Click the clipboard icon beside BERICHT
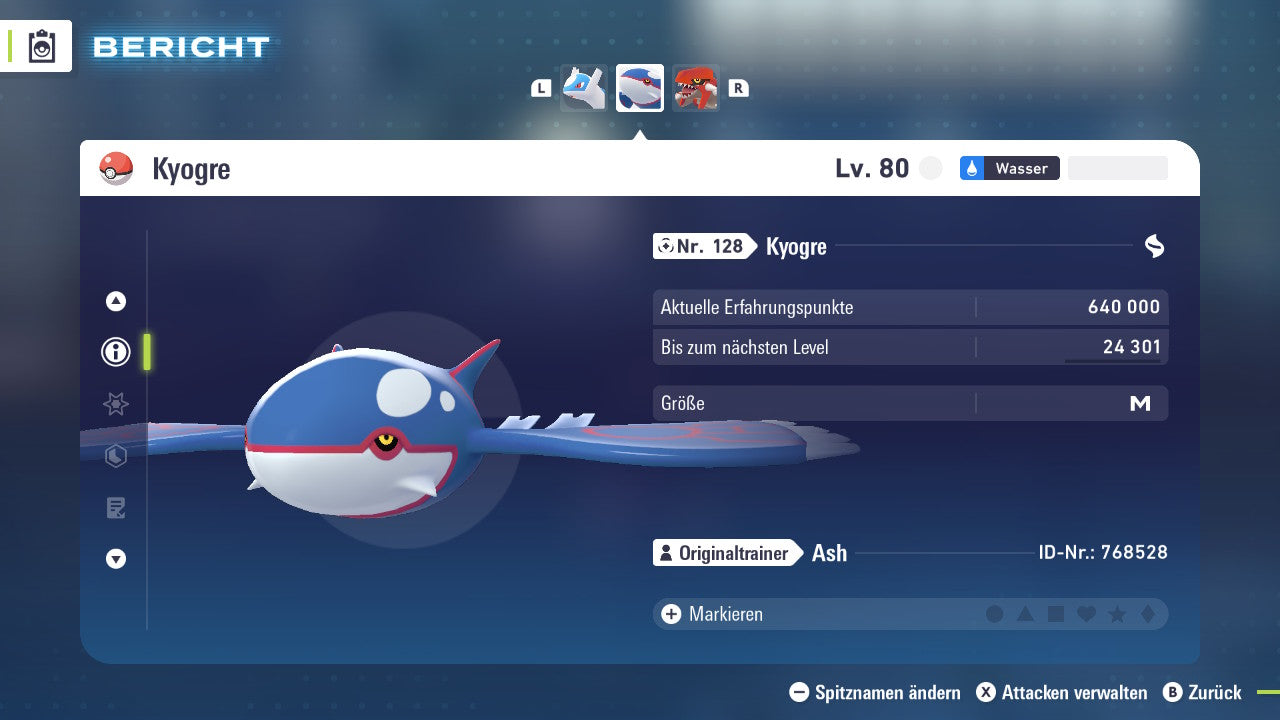The width and height of the screenshot is (1280, 720). click(x=40, y=46)
